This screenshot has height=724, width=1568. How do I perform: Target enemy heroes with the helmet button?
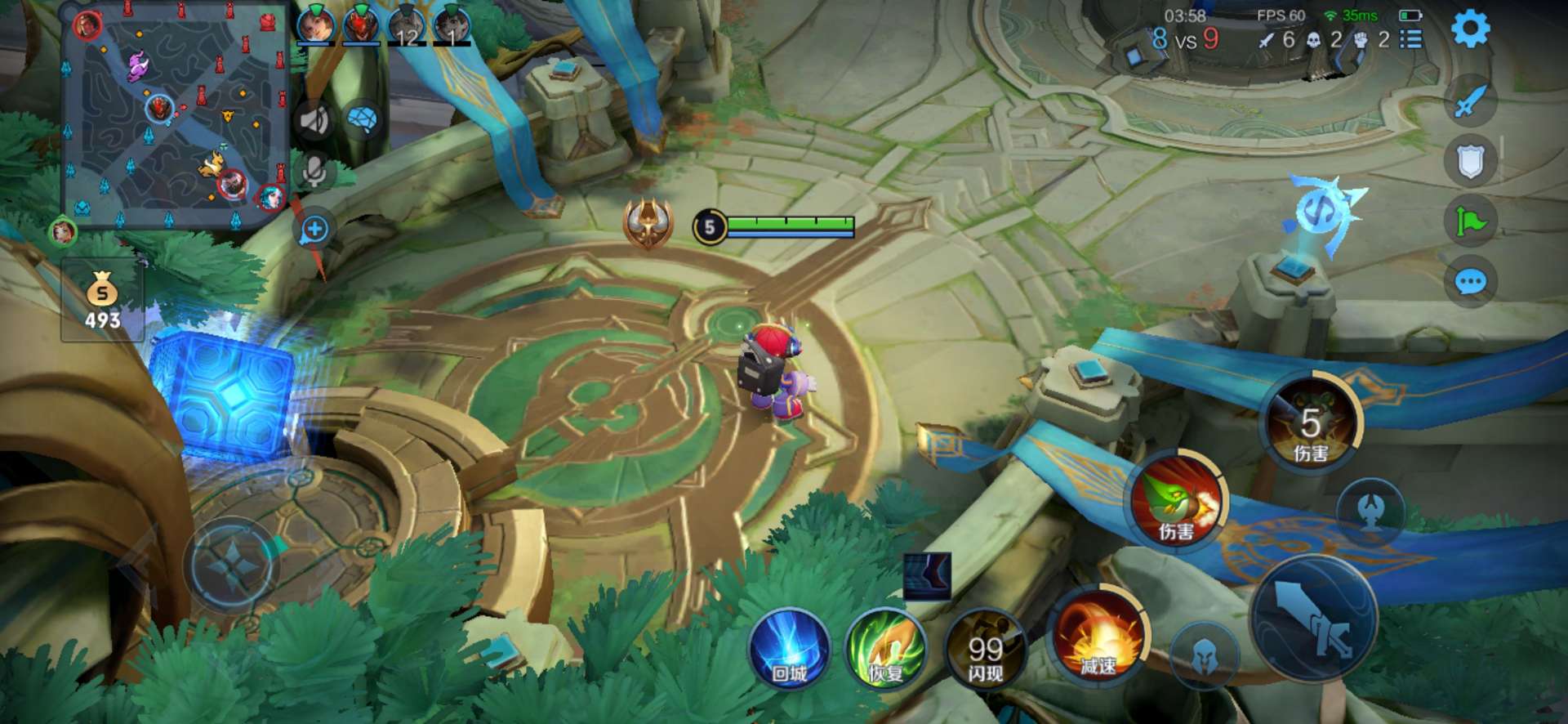pyautogui.click(x=1203, y=655)
